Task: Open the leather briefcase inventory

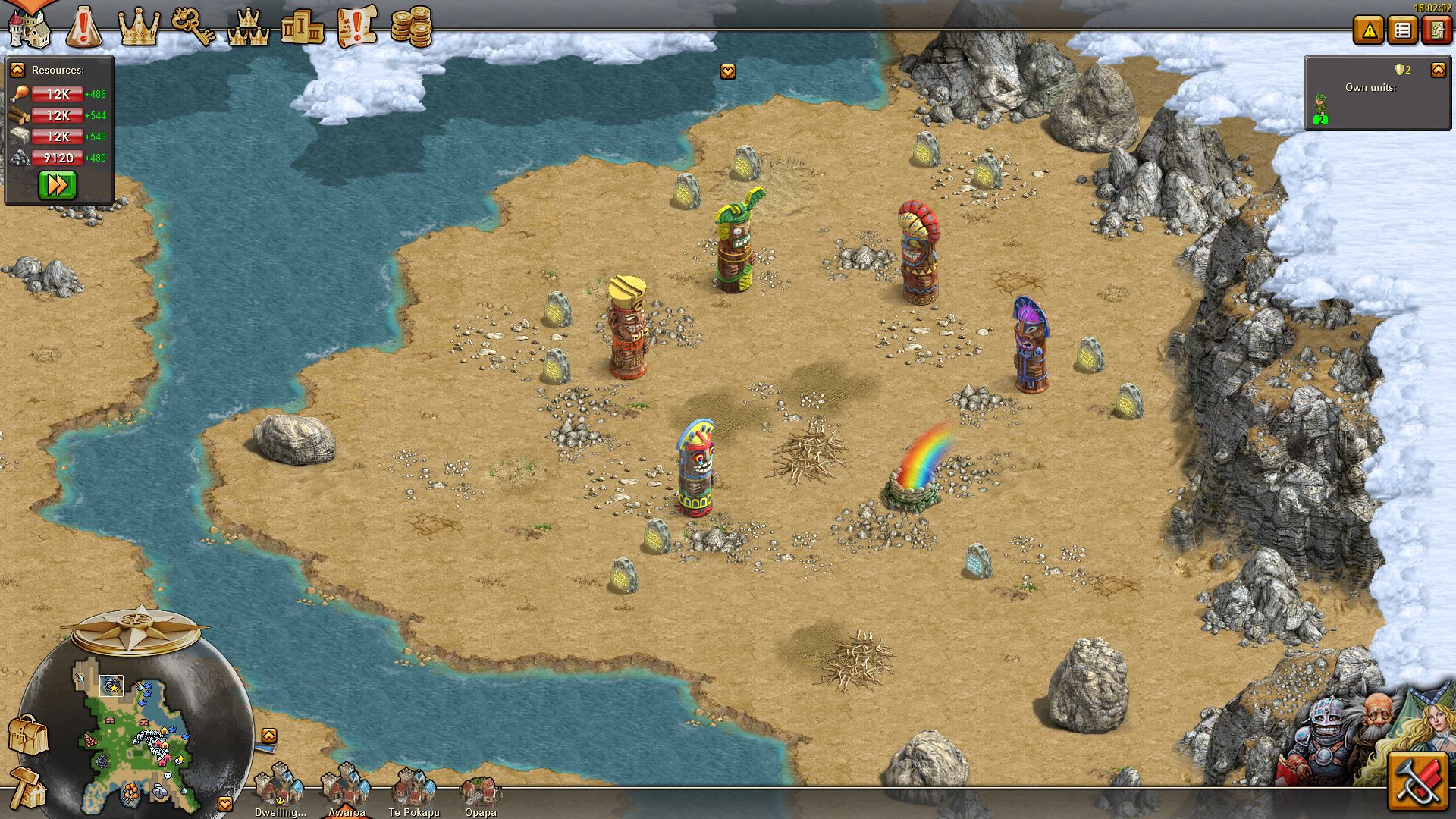Action: pyautogui.click(x=28, y=734)
